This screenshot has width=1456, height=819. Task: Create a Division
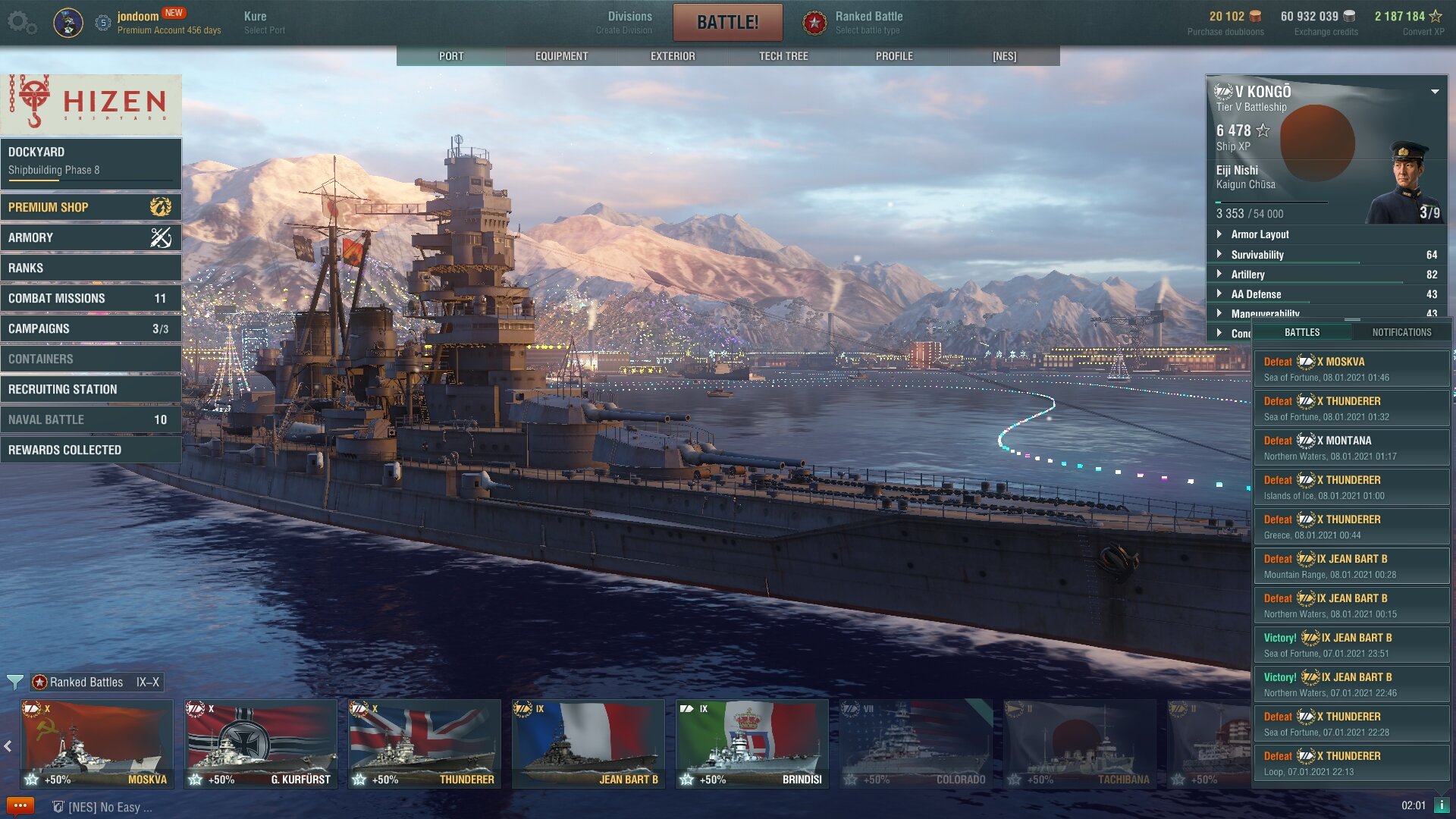[x=629, y=22]
